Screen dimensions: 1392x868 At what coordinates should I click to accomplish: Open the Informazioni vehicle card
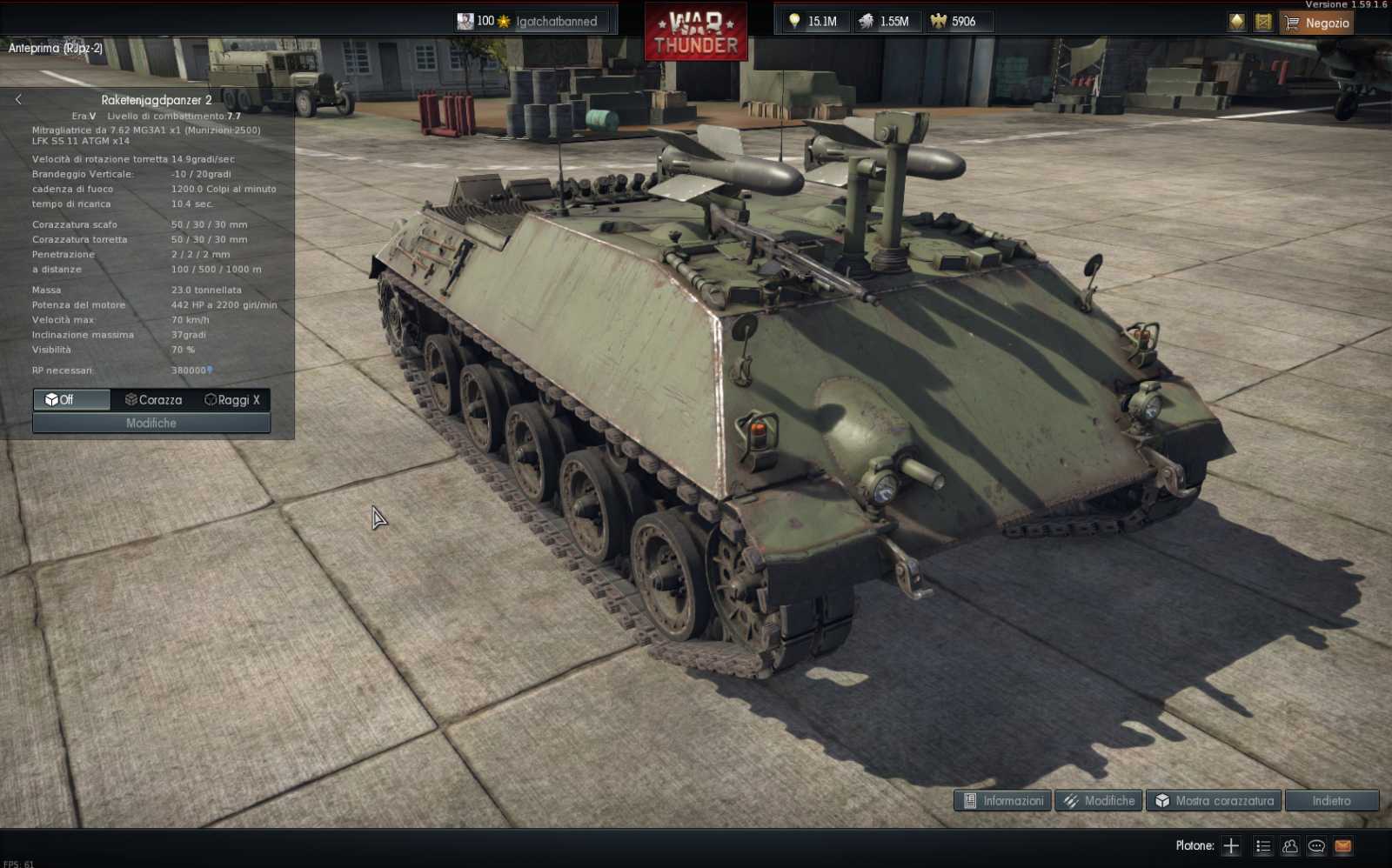tap(1001, 800)
